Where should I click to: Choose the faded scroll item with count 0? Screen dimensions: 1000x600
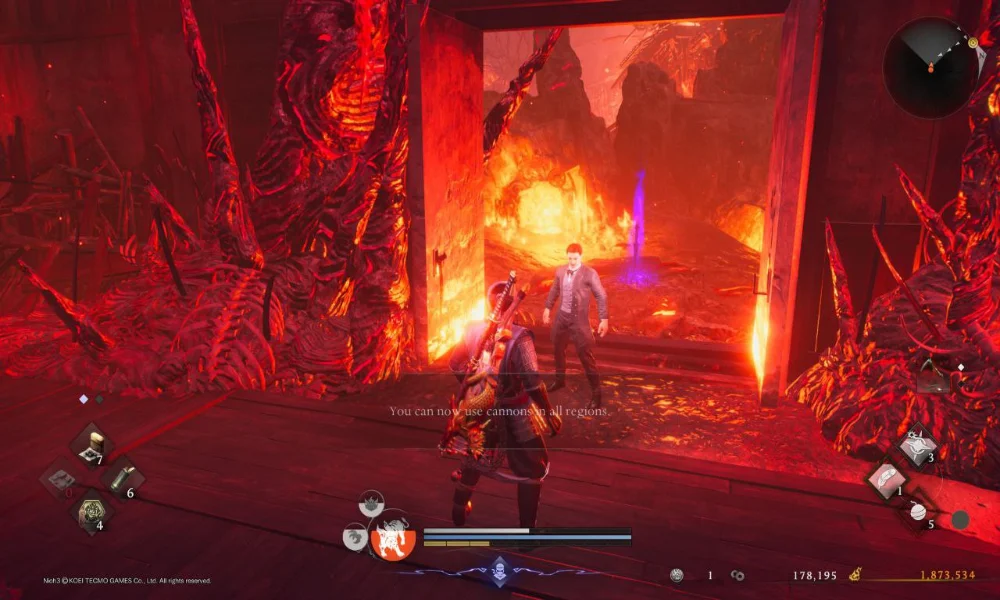(x=60, y=479)
